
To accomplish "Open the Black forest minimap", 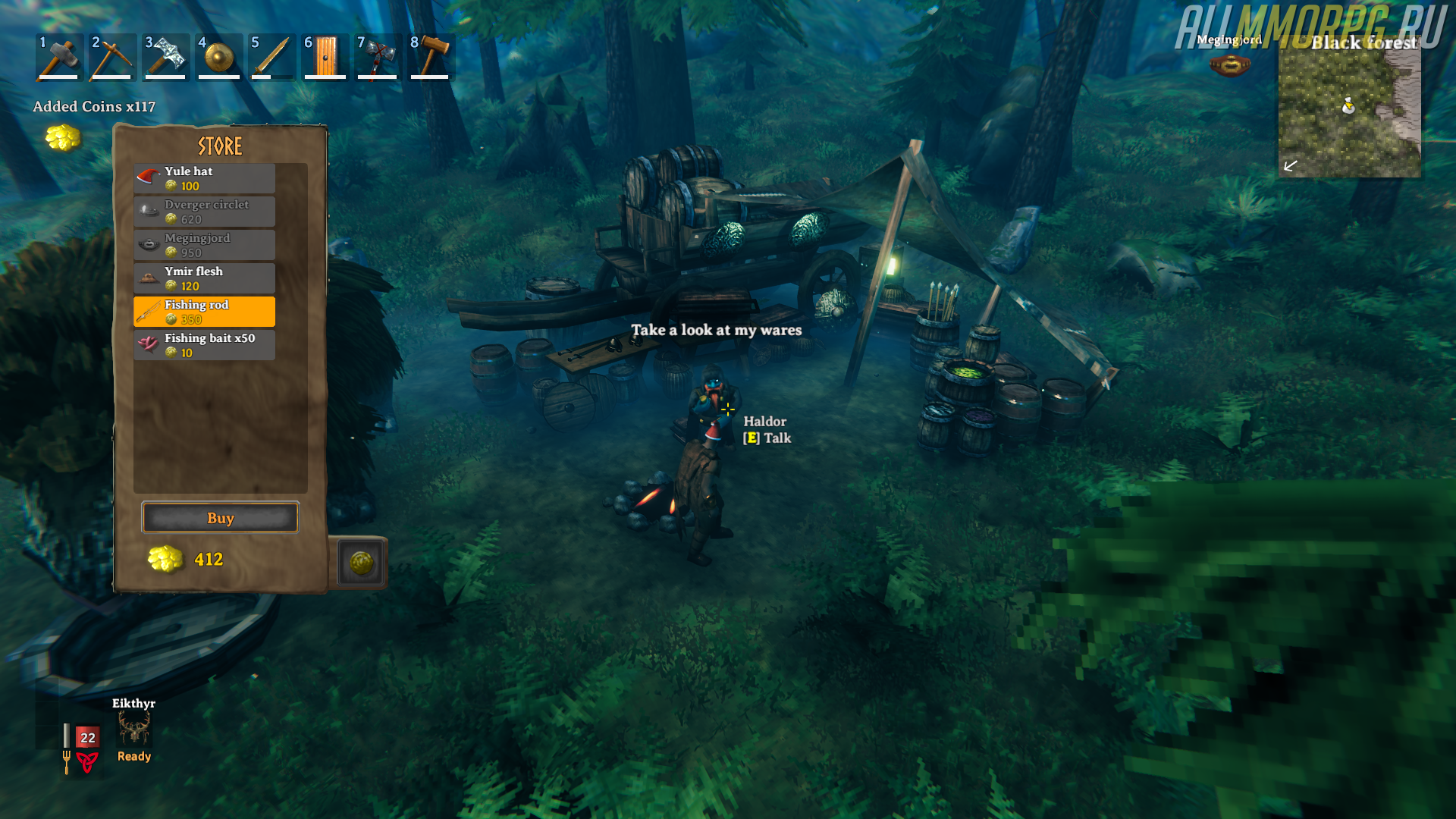I will coord(1349,114).
